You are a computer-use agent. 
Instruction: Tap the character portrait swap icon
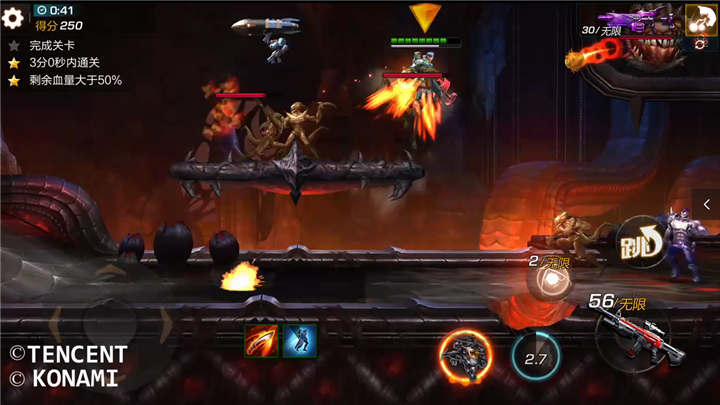pos(699,18)
